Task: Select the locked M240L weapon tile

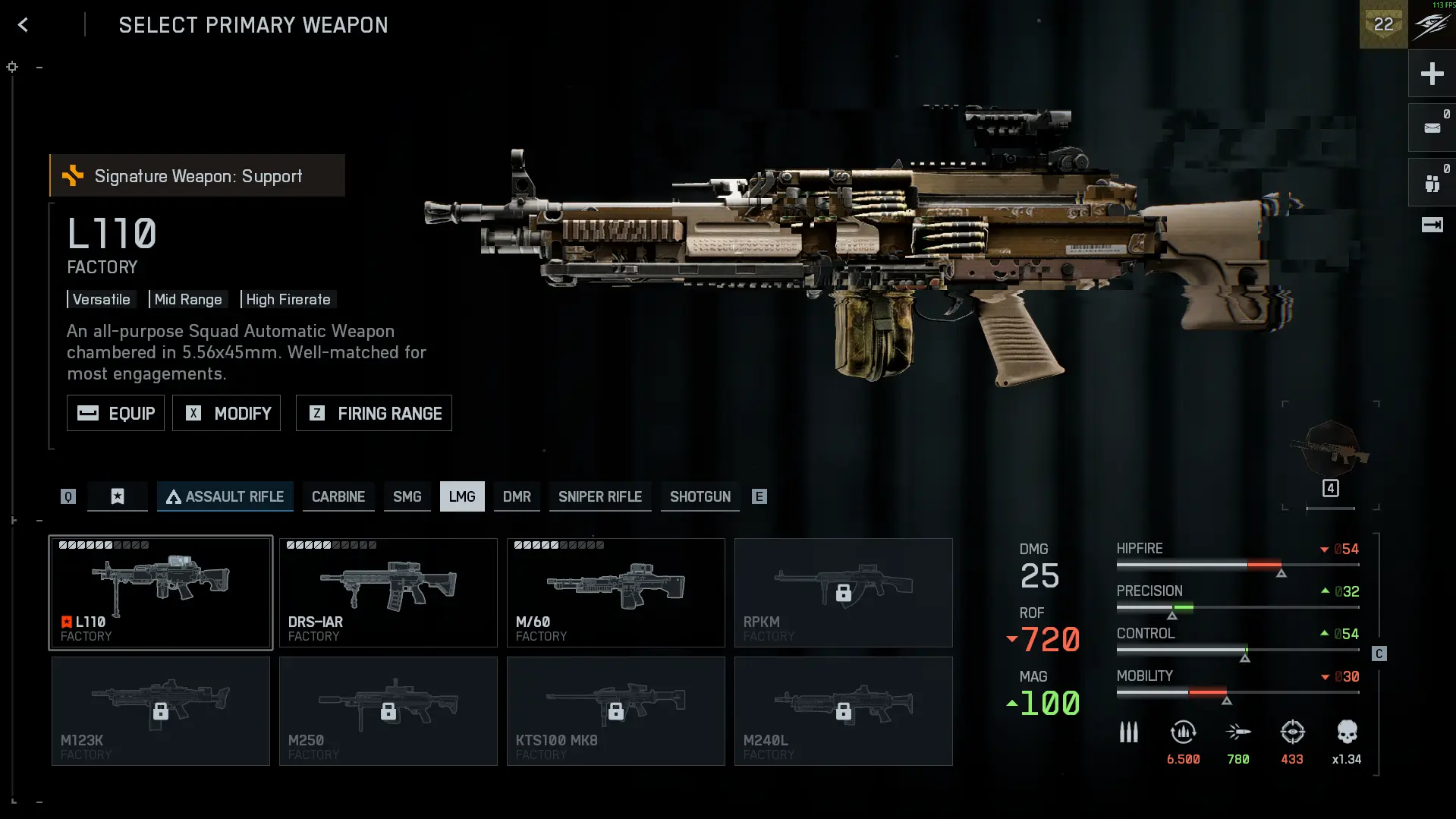Action: [844, 711]
